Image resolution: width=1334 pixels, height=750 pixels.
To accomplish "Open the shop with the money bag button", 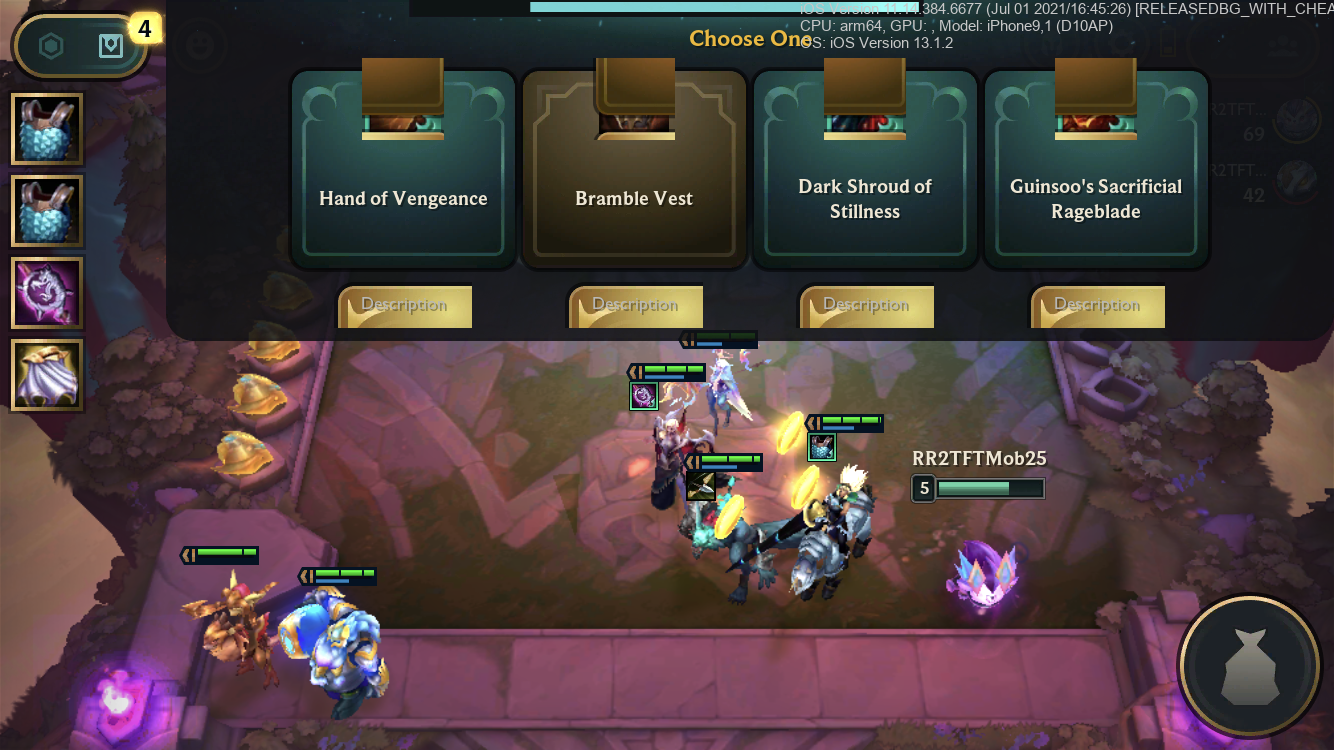I will (1248, 666).
